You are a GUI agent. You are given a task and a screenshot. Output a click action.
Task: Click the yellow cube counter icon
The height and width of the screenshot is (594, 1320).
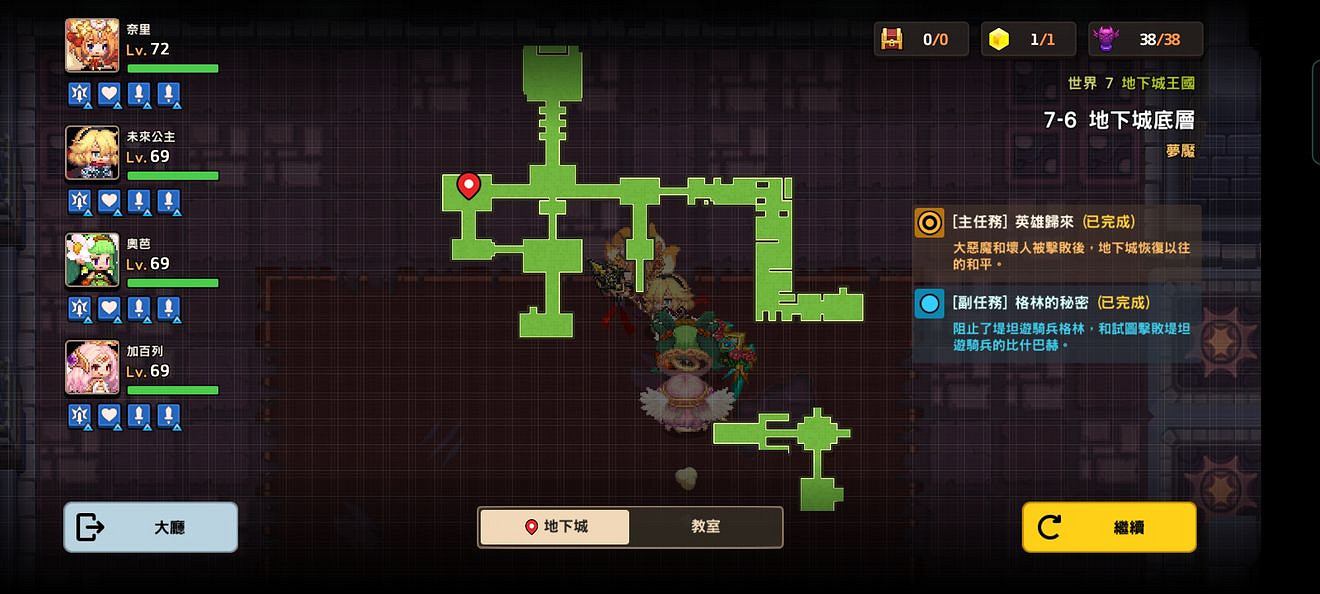998,39
